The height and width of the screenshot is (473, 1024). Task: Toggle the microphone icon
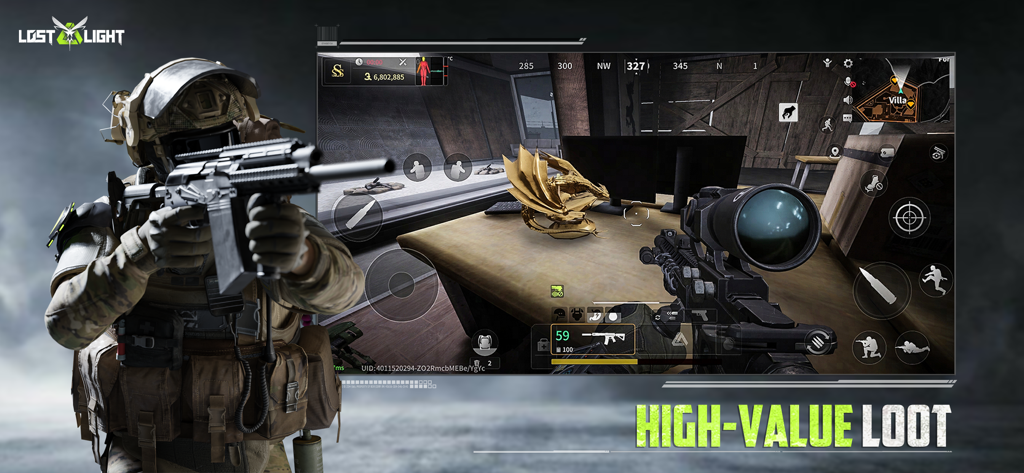(x=848, y=82)
